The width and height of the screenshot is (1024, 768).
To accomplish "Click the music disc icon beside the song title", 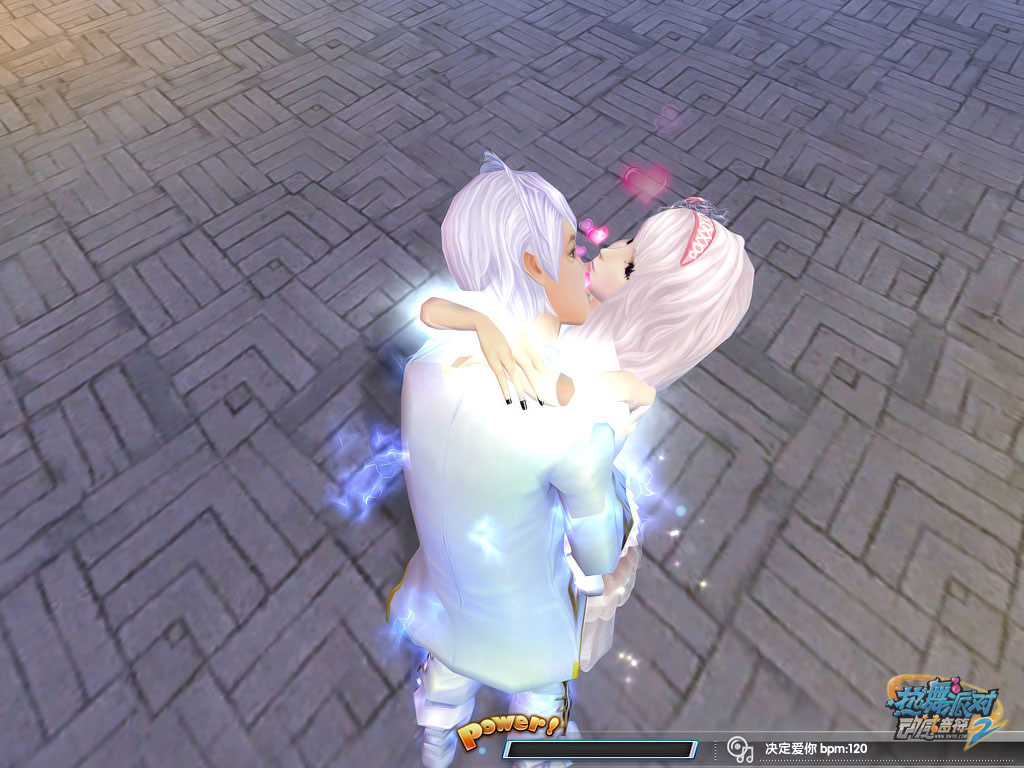I will click(740, 748).
